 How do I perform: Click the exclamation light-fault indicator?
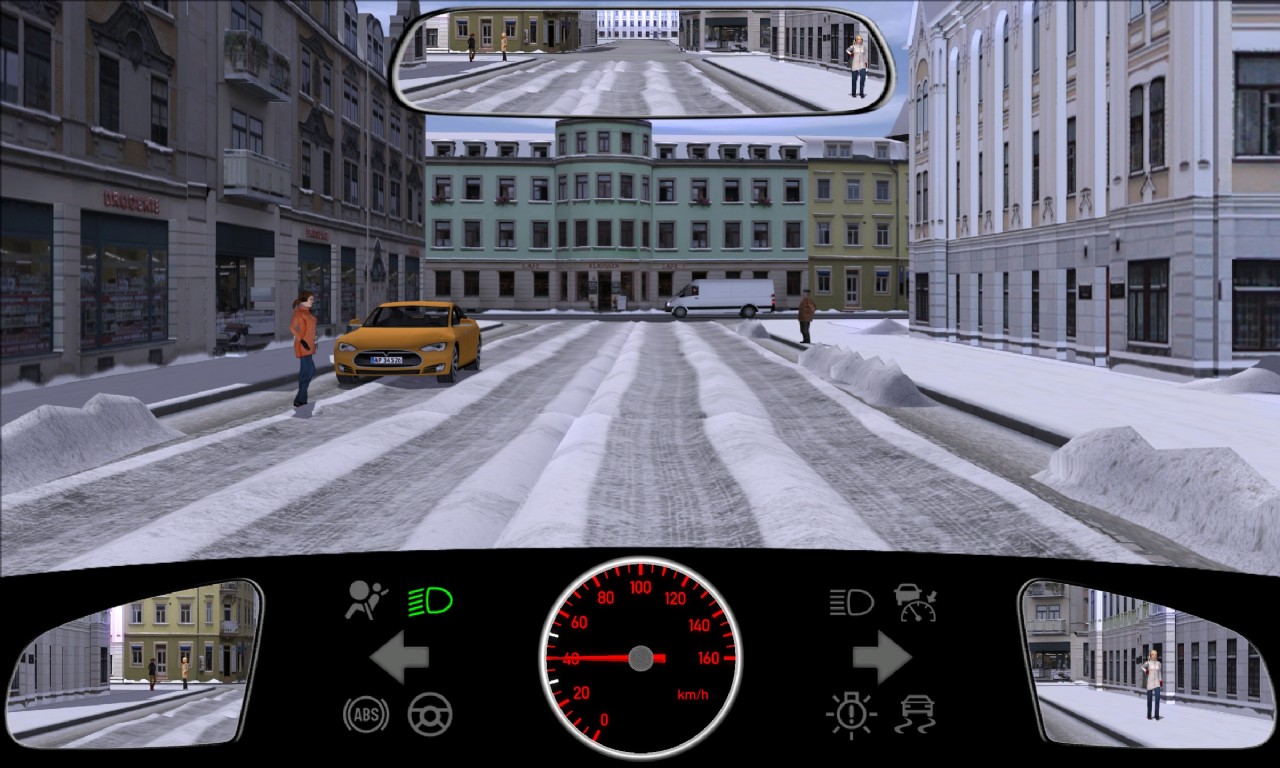(851, 715)
